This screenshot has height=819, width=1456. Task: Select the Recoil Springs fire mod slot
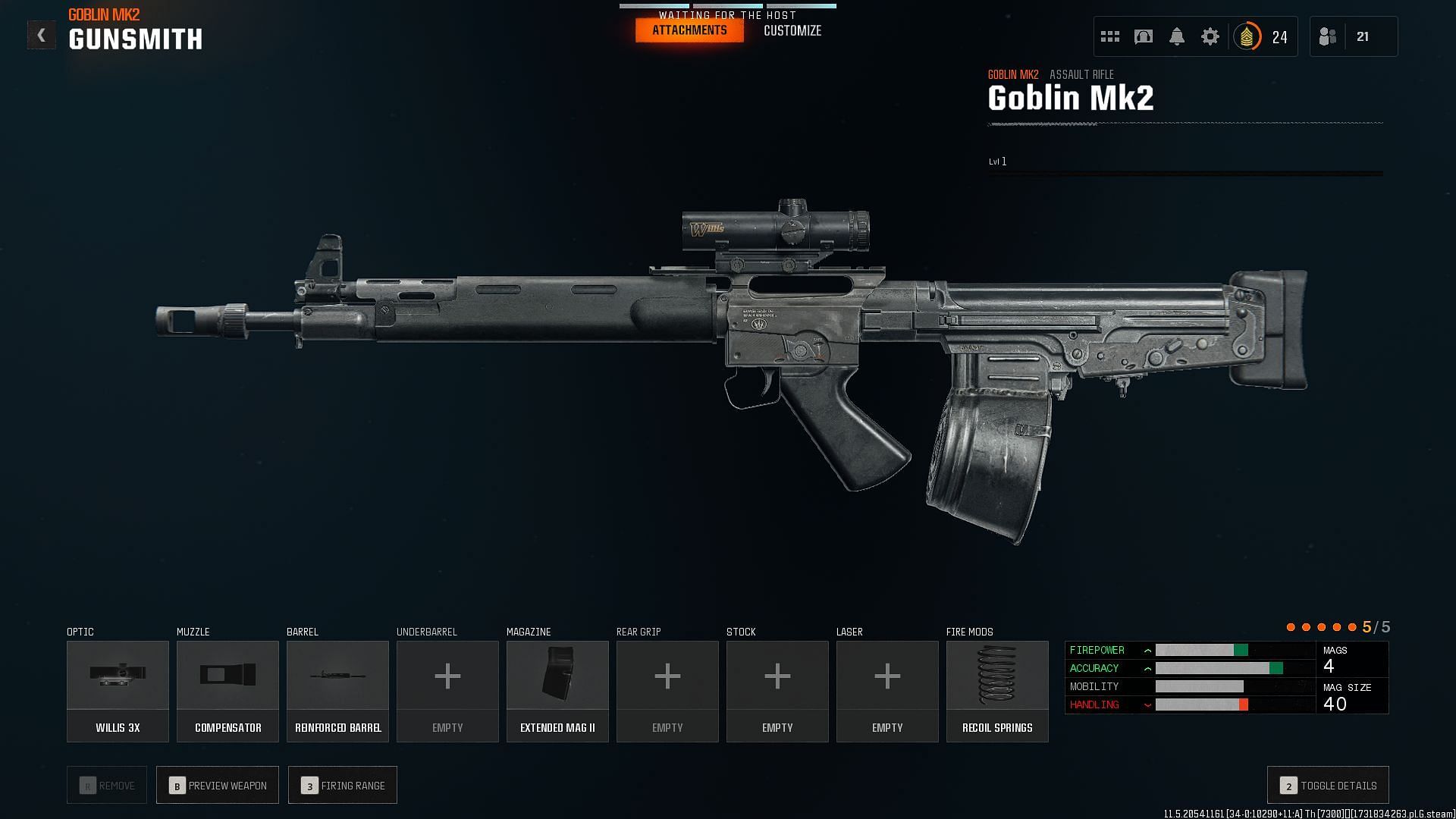997,691
